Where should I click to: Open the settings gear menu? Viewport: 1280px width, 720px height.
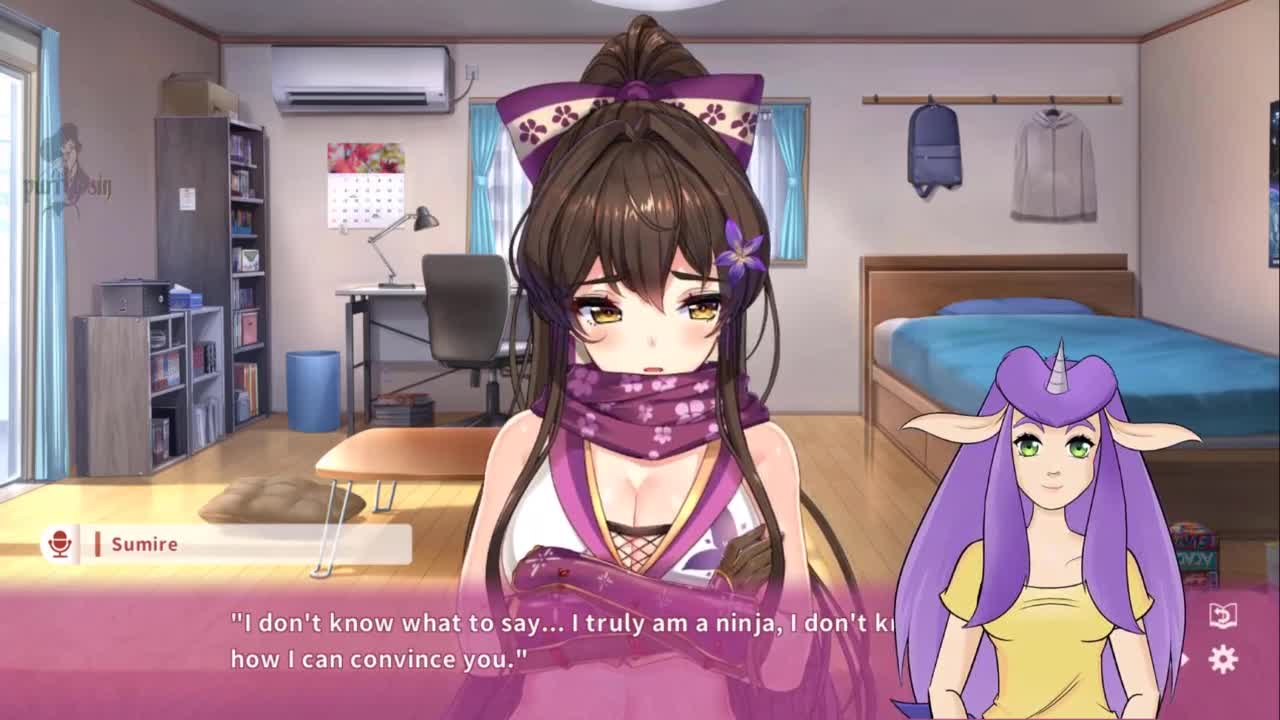(x=1223, y=659)
